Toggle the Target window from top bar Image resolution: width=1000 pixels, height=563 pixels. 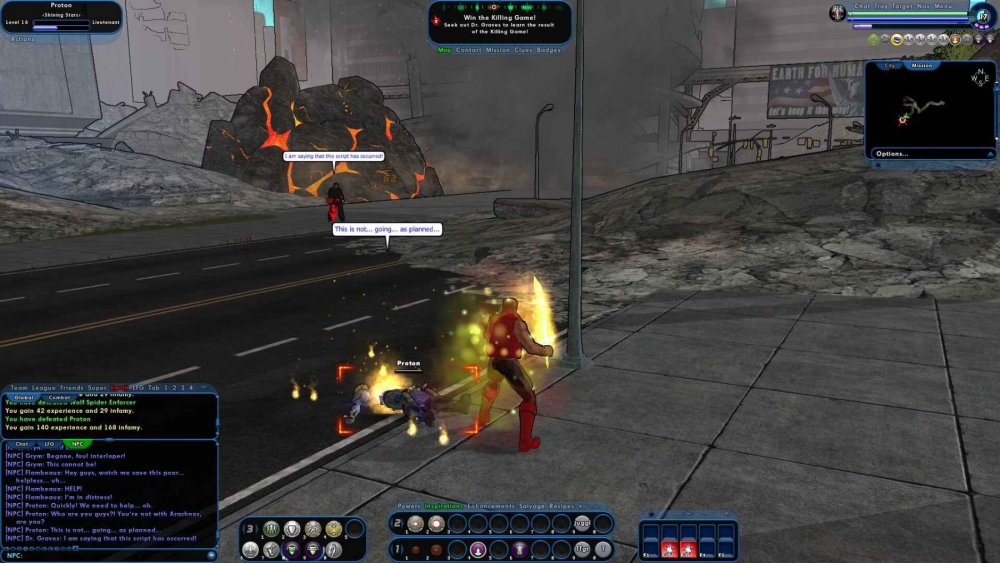(x=900, y=5)
